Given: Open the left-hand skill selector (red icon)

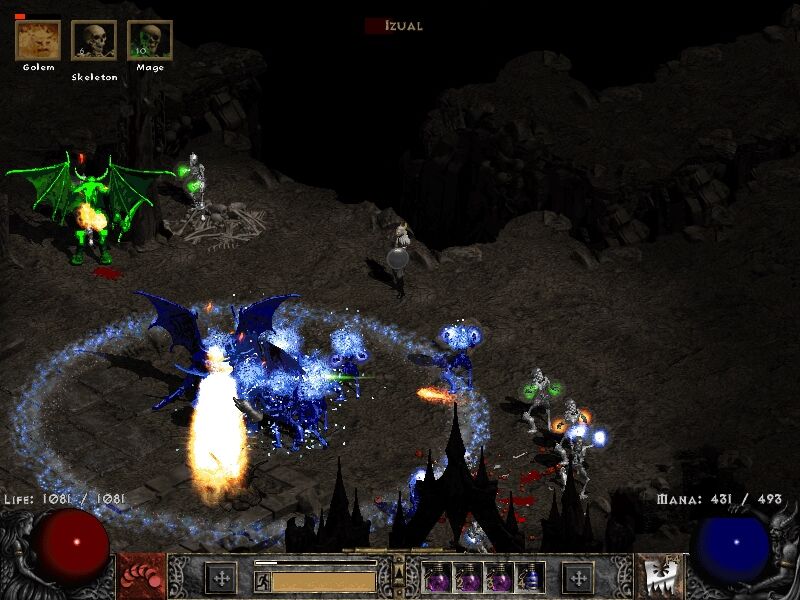Looking at the screenshot, I should click(142, 576).
